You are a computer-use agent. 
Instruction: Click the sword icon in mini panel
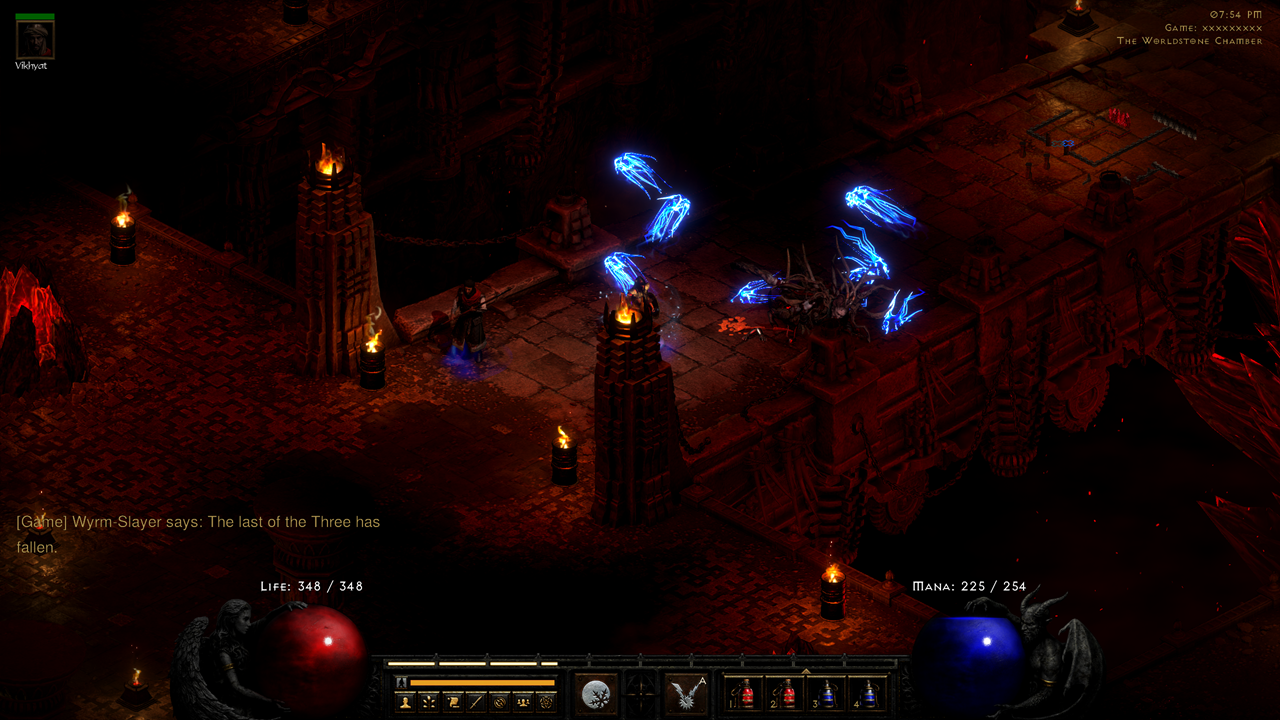pyautogui.click(x=476, y=702)
